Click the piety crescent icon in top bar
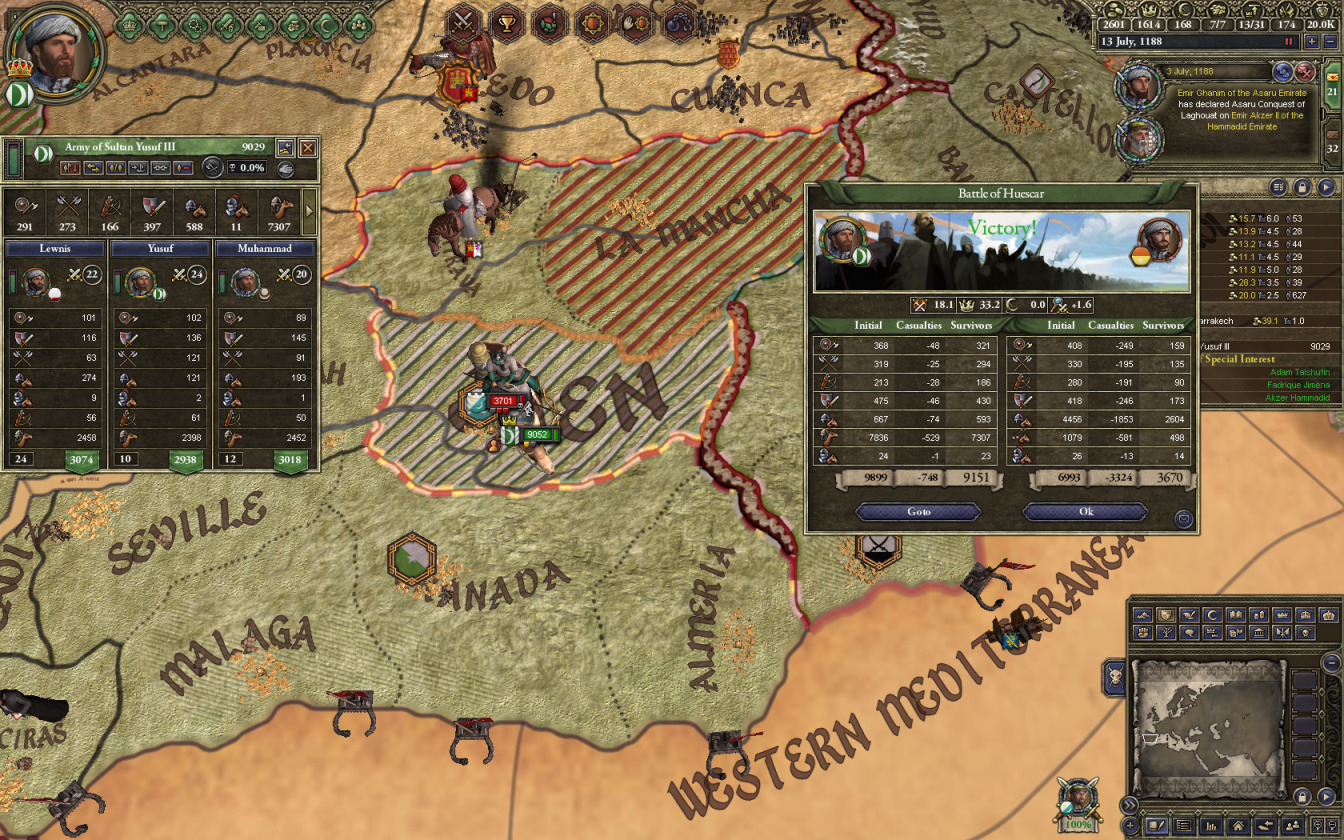This screenshot has height=840, width=1344. tap(1185, 9)
